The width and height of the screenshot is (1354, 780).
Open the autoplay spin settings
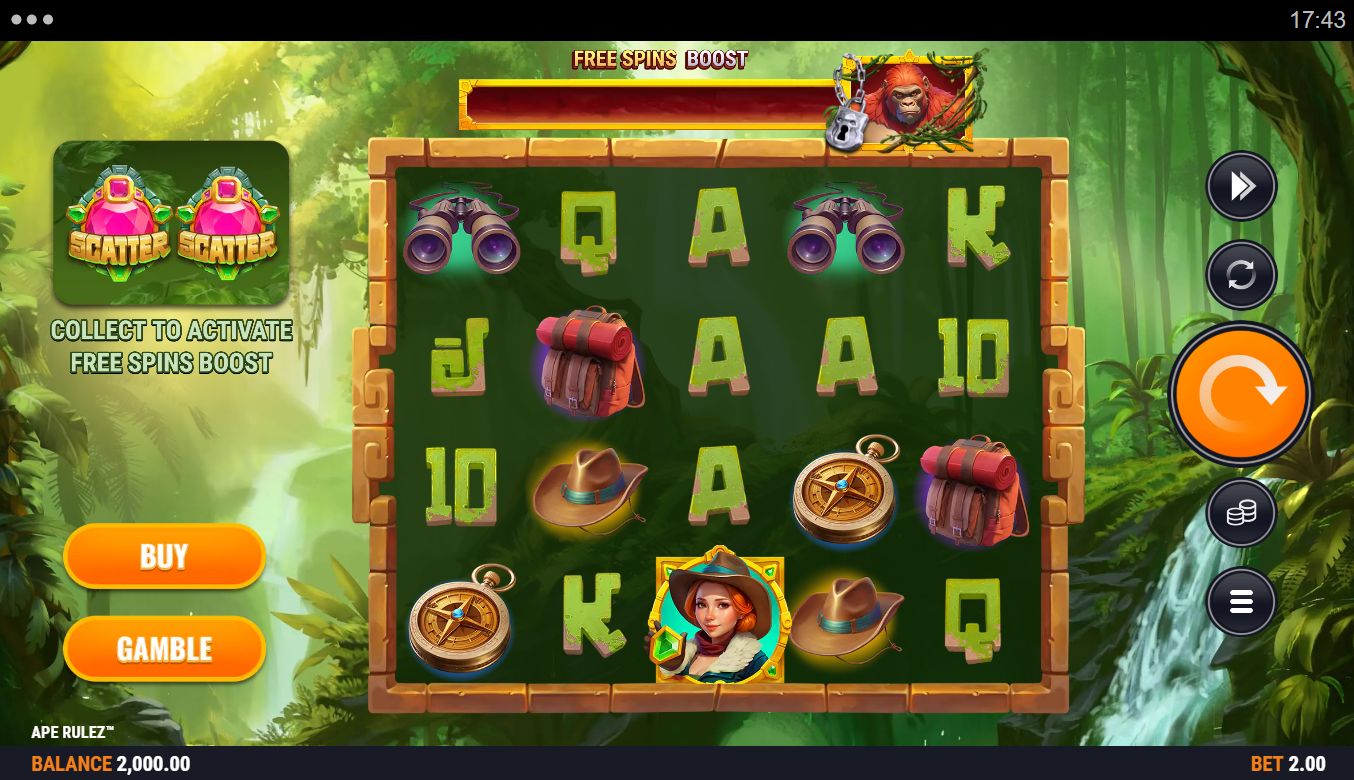click(x=1241, y=274)
